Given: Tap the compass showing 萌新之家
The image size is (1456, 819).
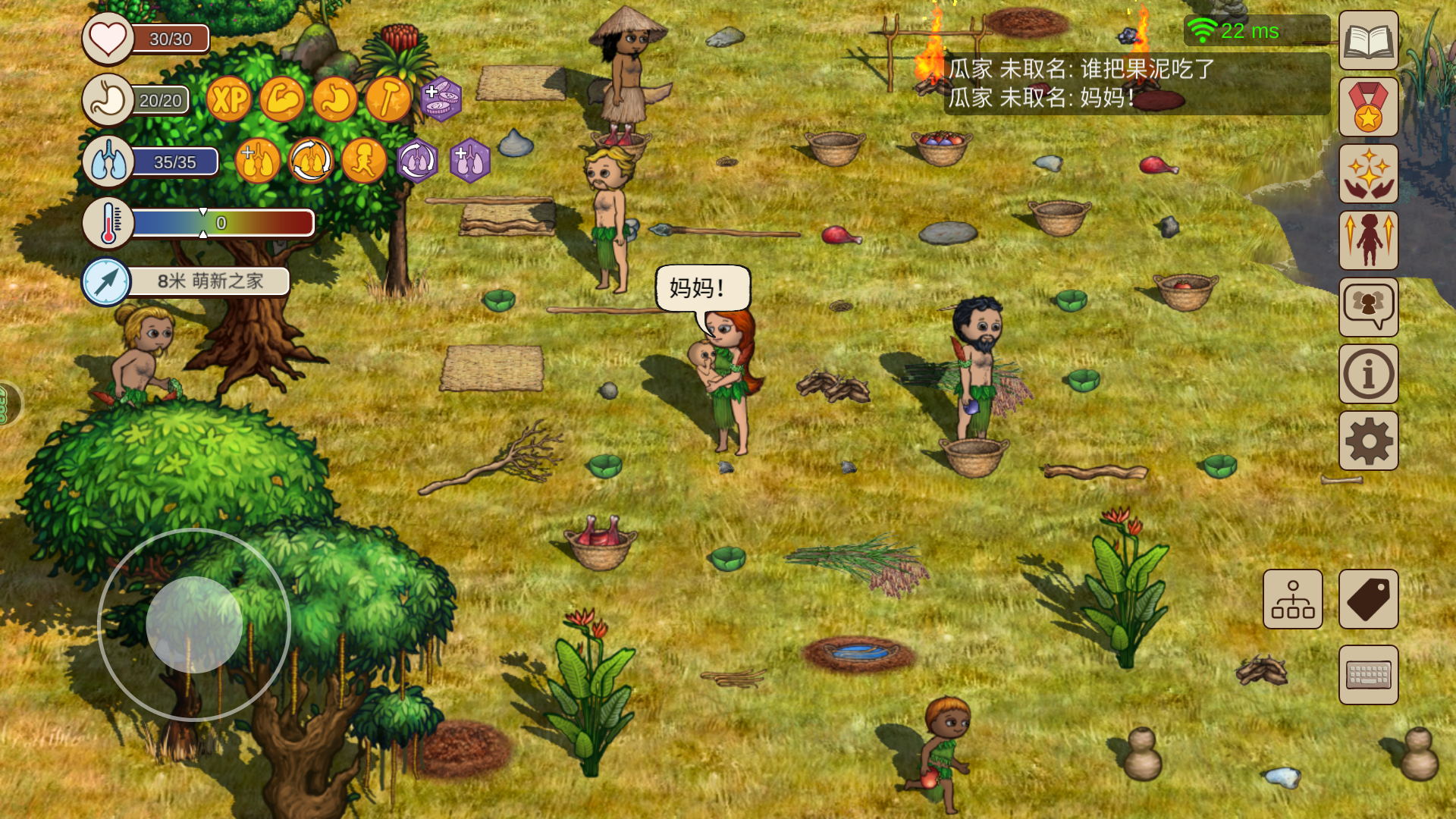Looking at the screenshot, I should point(106,281).
